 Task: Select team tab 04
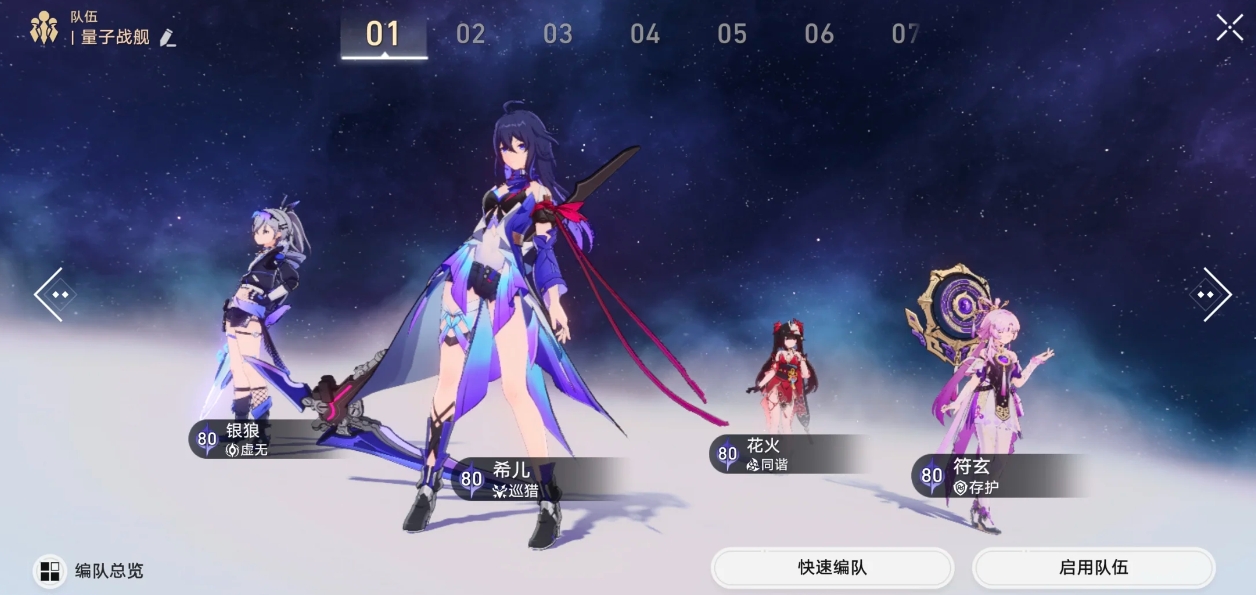pos(644,34)
